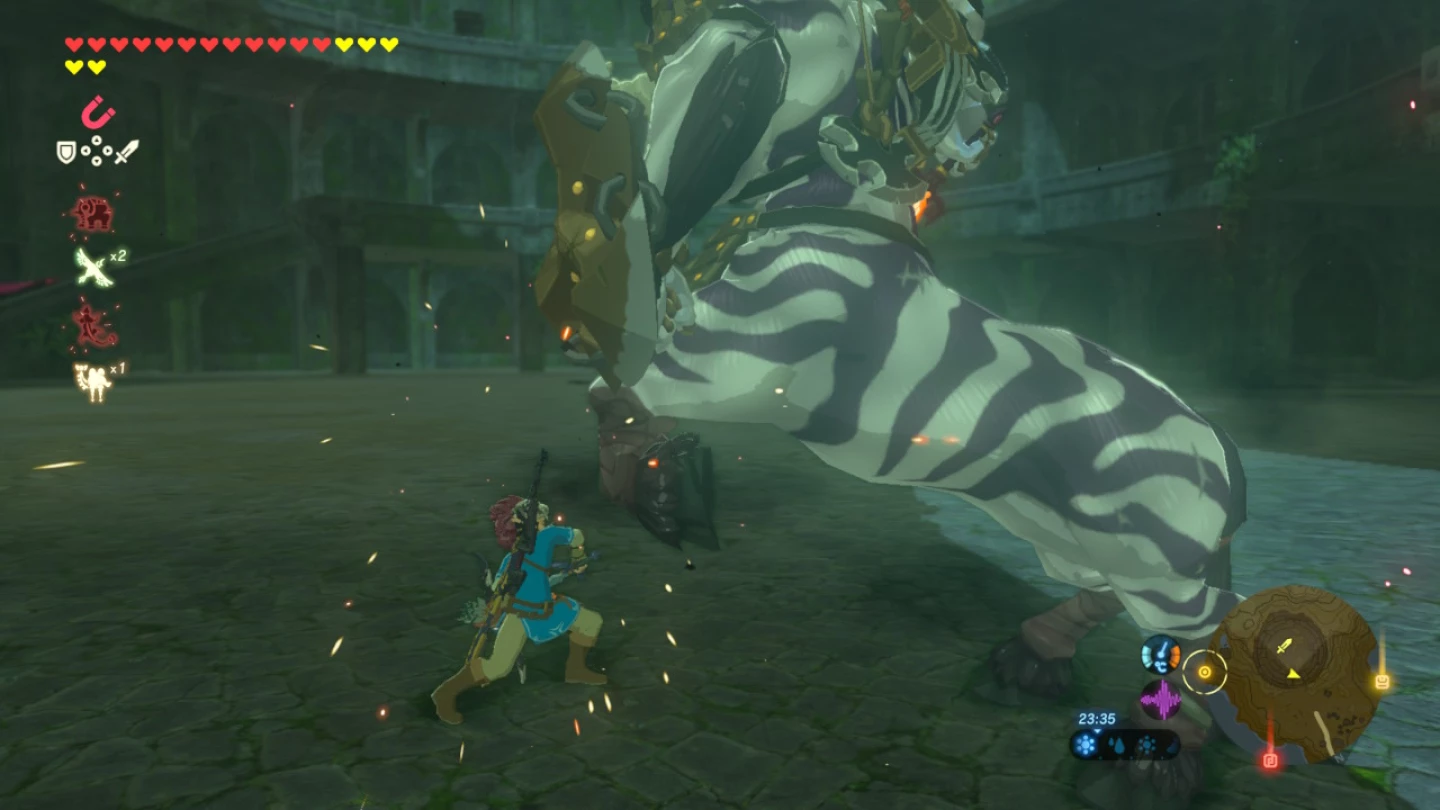Select the Magnesis rune icon
Image resolution: width=1440 pixels, height=810 pixels.
click(x=97, y=115)
